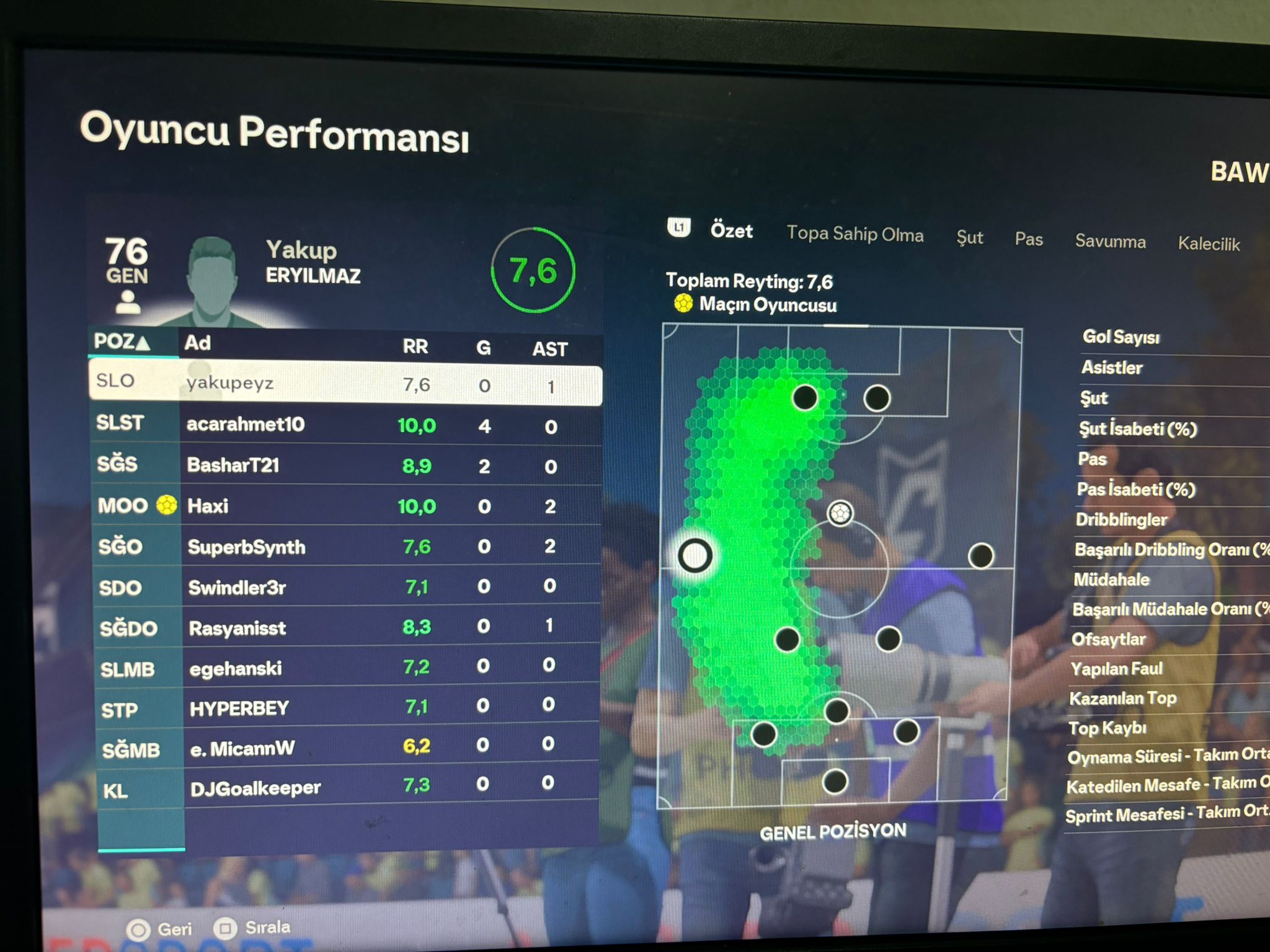Show the Kalecilik tab
The height and width of the screenshot is (952, 1270).
pos(1209,244)
